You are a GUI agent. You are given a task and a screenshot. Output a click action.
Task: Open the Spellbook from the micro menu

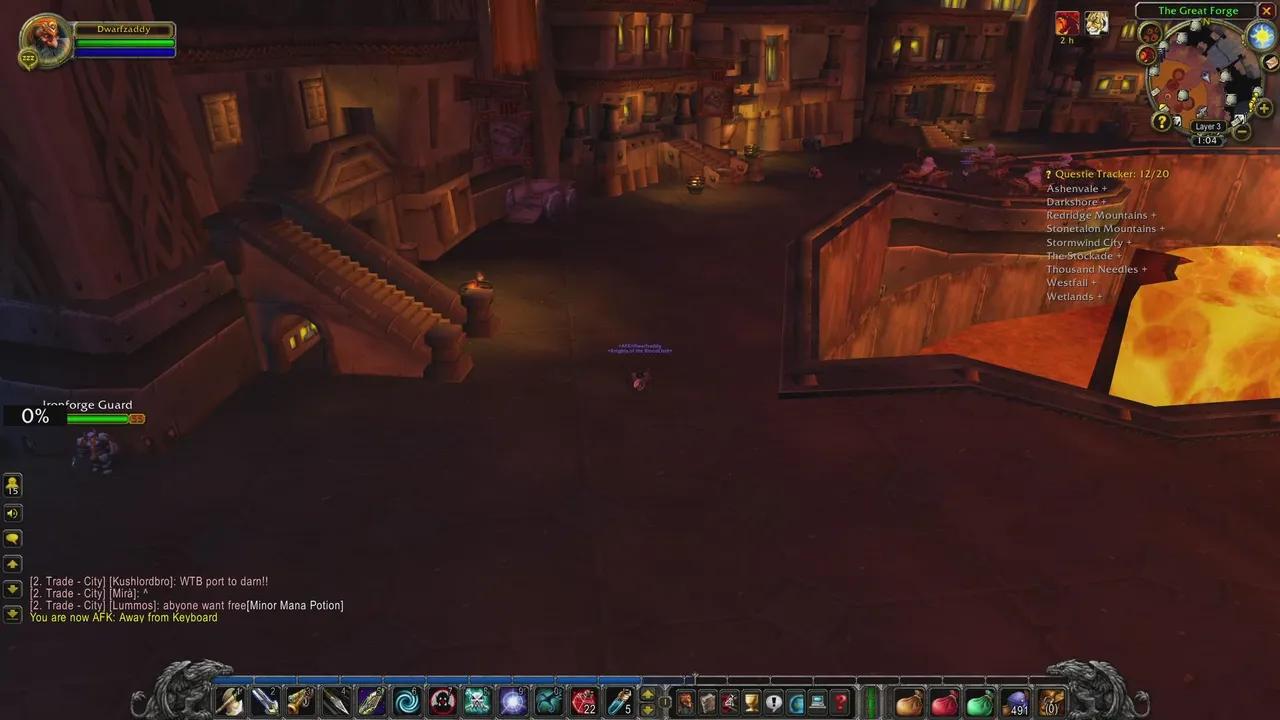pos(707,700)
